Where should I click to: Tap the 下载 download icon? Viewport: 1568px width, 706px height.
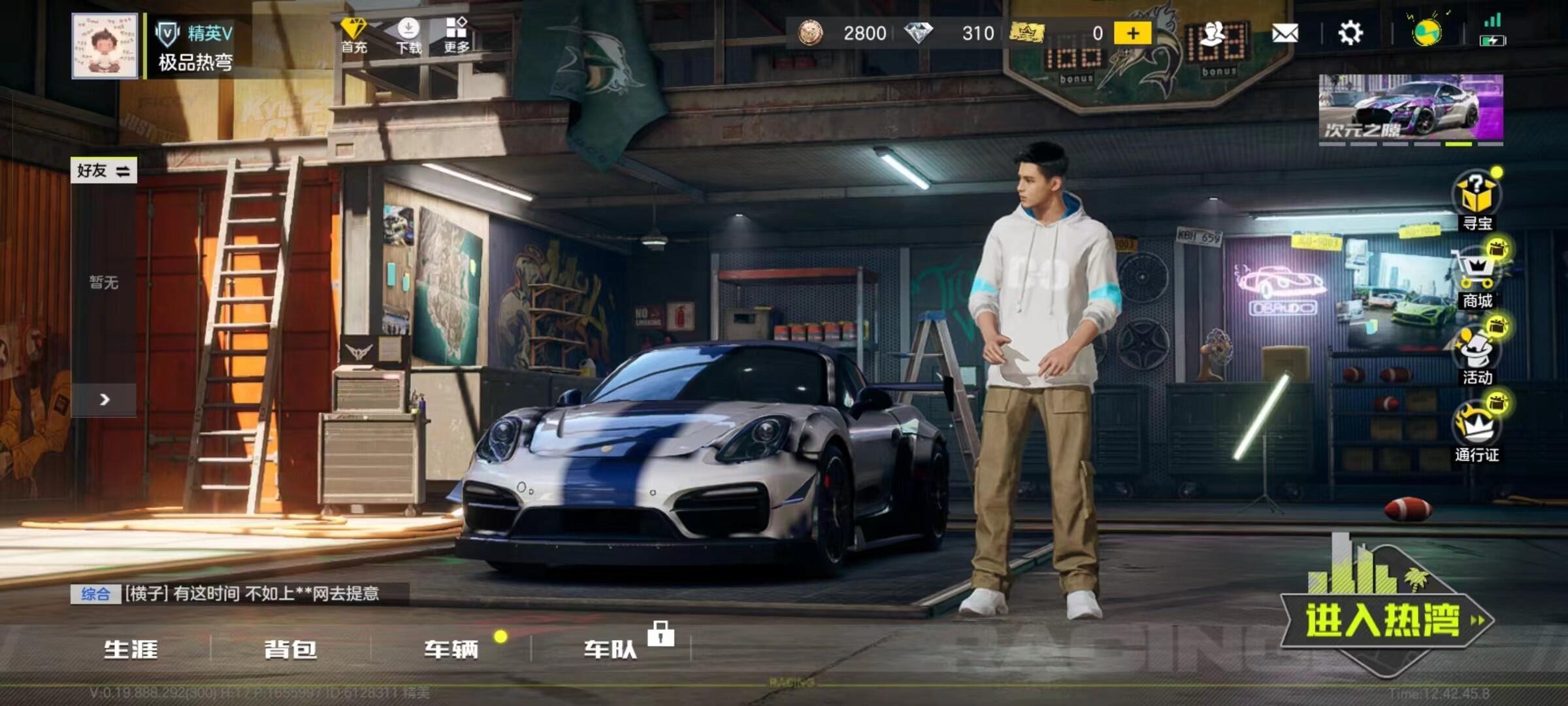click(409, 35)
